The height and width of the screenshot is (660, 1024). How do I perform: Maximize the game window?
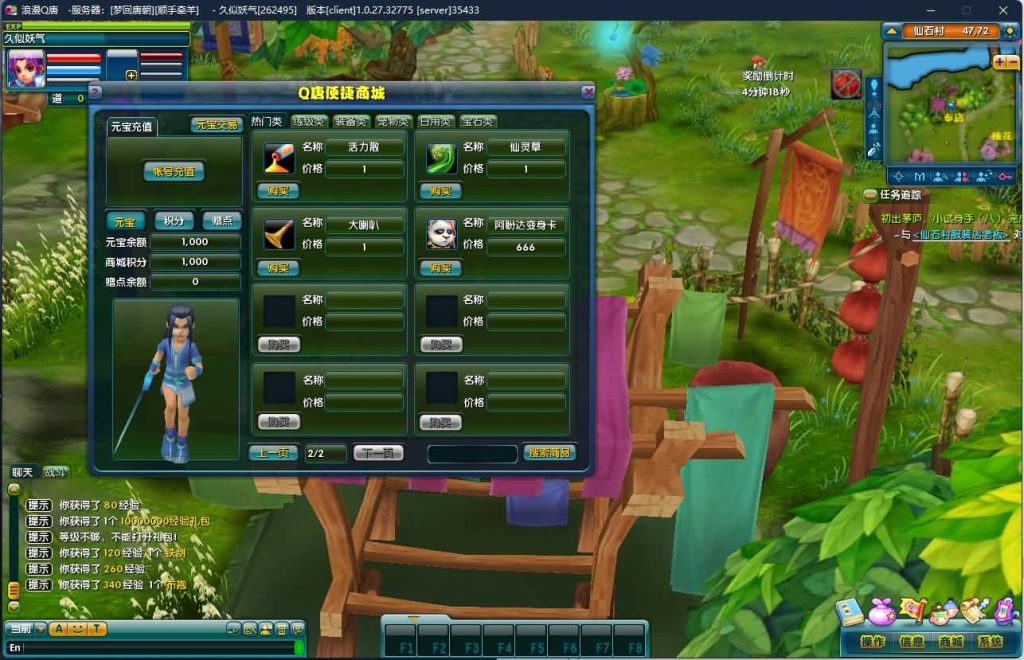click(966, 10)
